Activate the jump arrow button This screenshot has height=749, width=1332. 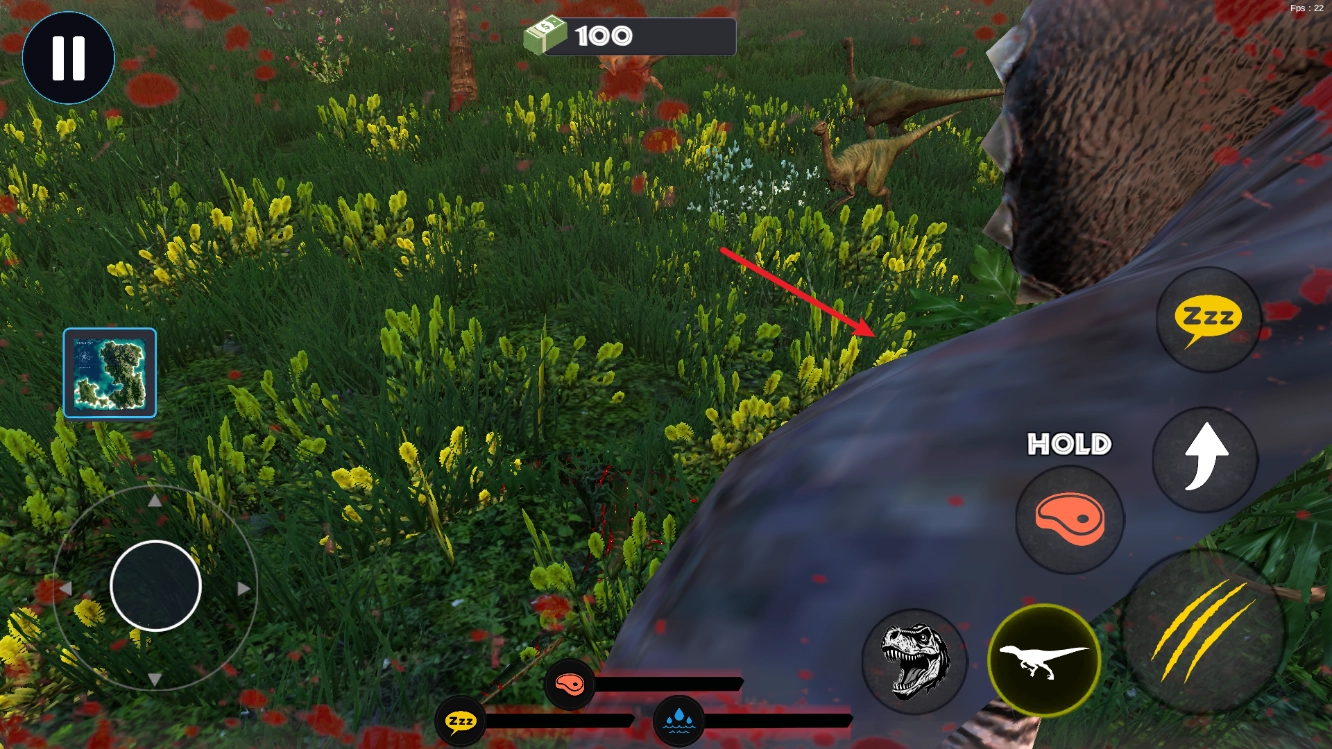[1205, 460]
